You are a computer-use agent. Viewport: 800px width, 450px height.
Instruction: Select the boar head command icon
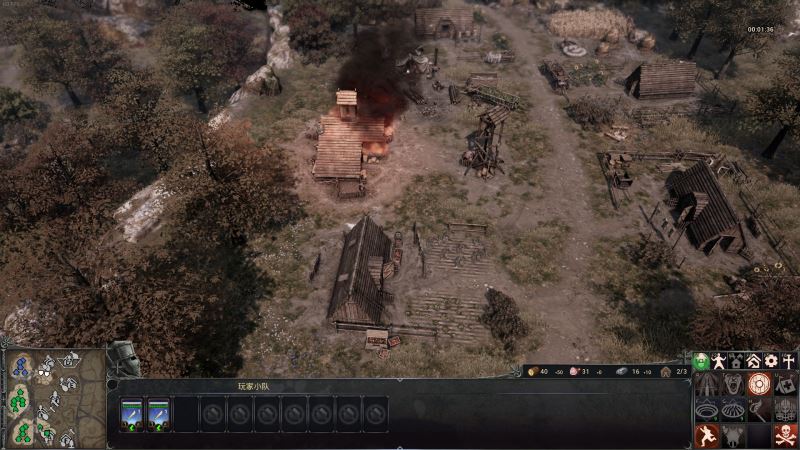pos(732,436)
